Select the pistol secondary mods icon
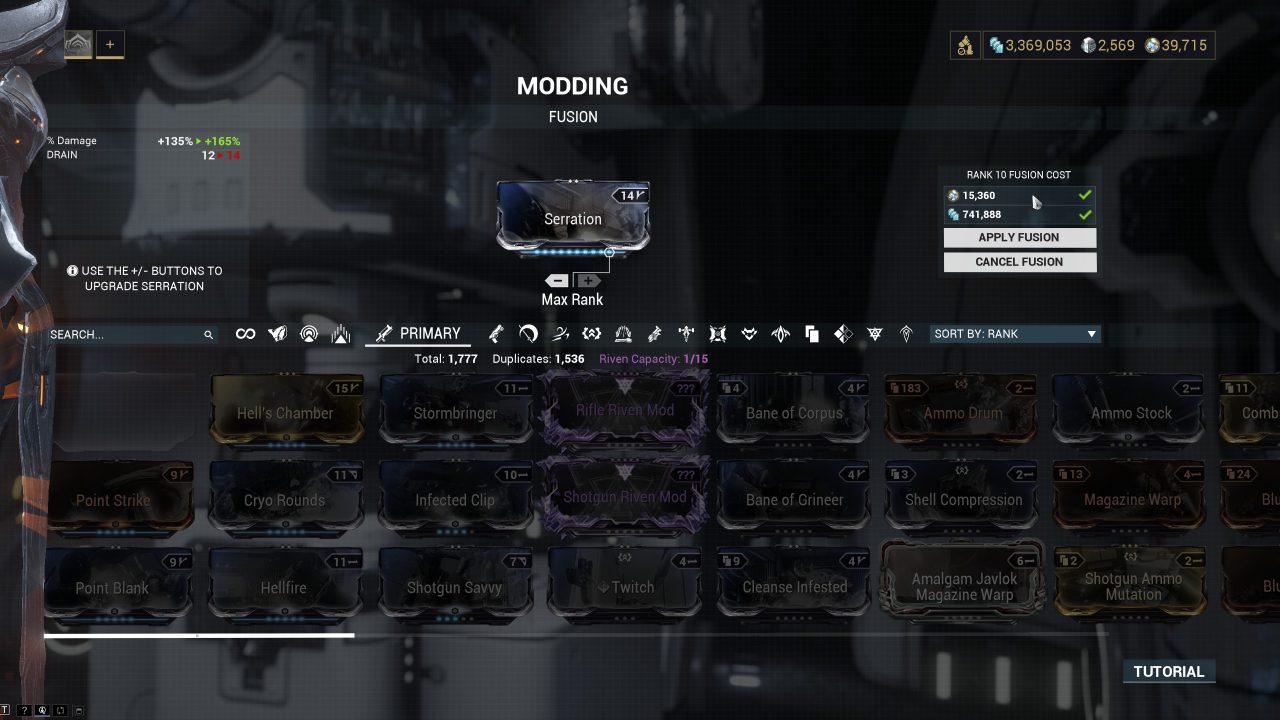The image size is (1280, 720). point(495,333)
